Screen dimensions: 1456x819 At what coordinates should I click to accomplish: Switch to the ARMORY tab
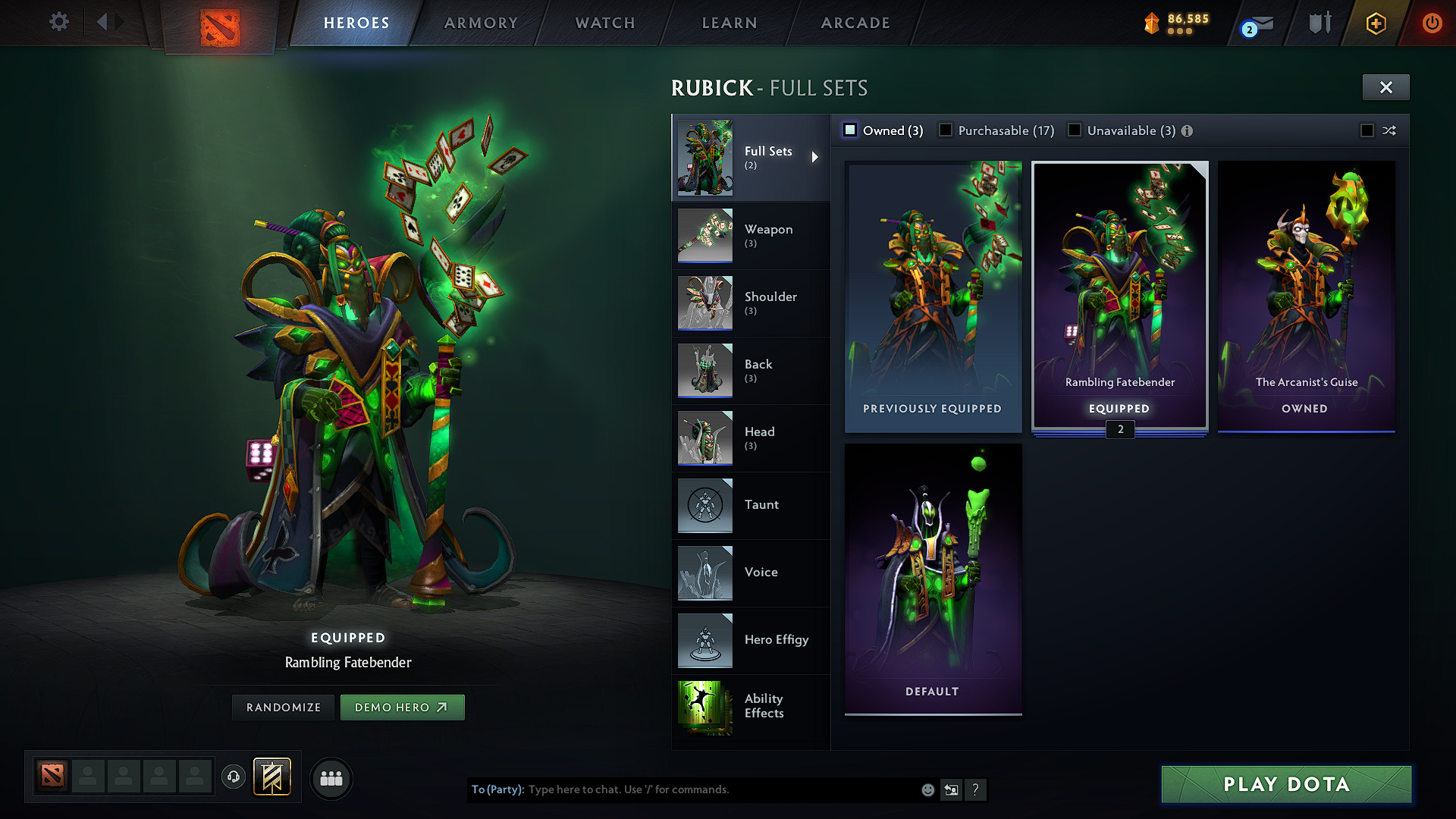(x=480, y=23)
